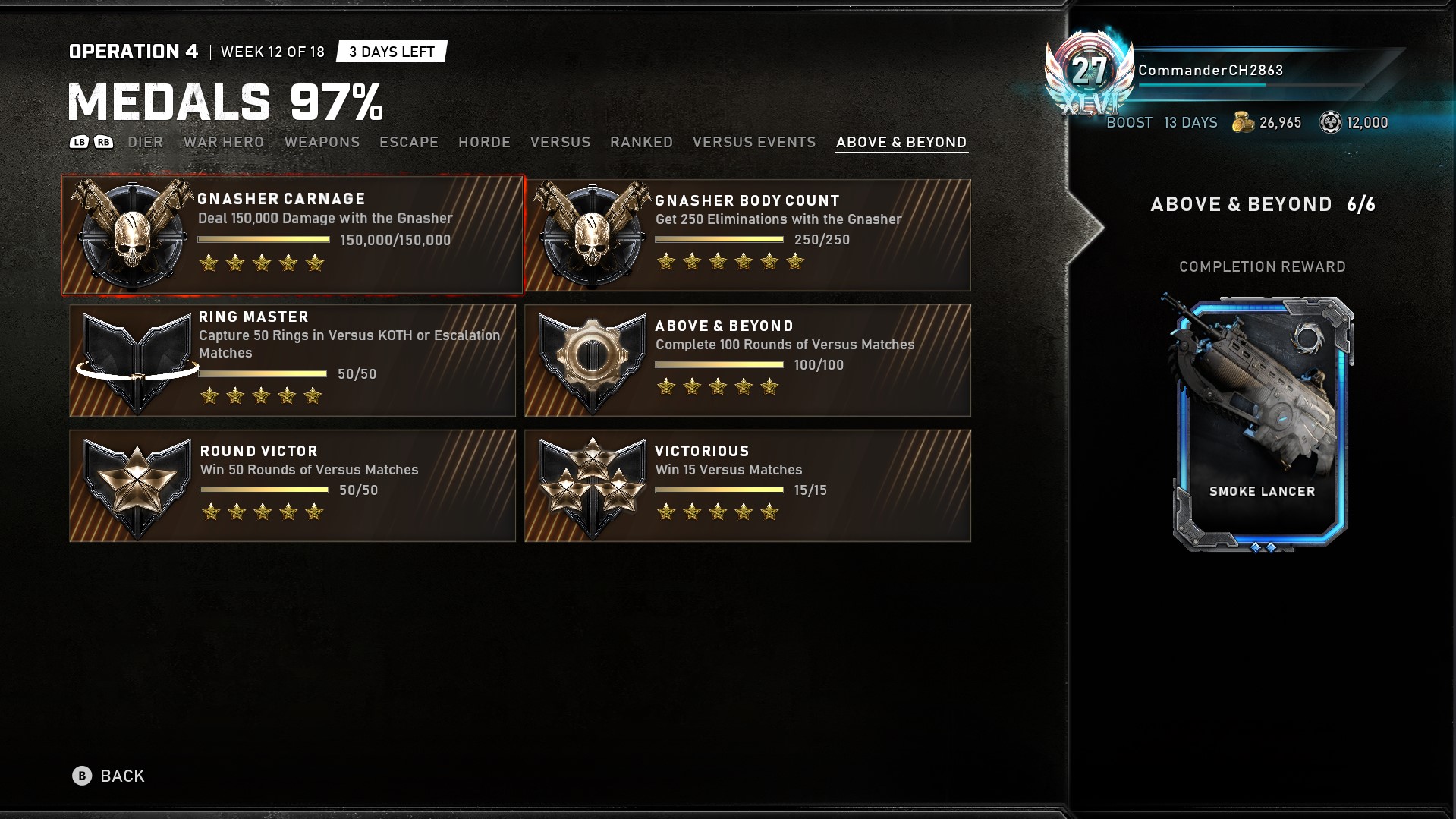1456x819 pixels.
Task: Open the Weapons medals tab
Action: 322,142
